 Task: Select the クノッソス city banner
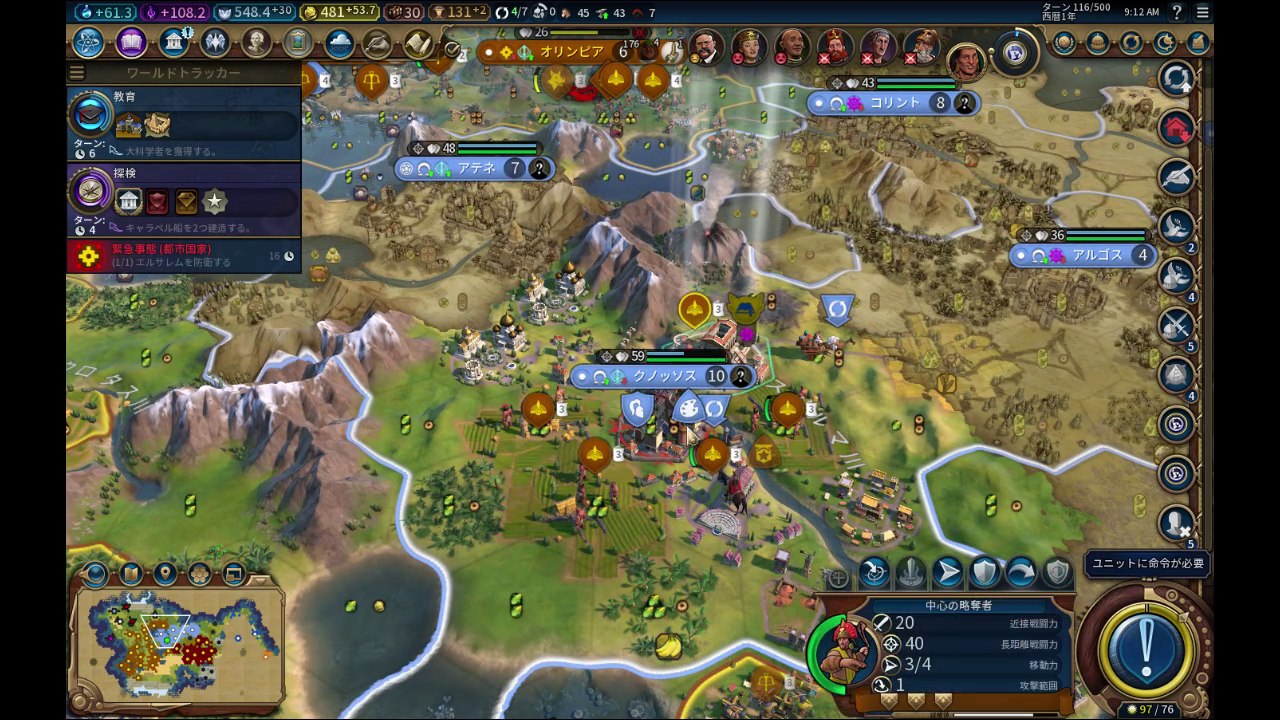click(x=662, y=376)
